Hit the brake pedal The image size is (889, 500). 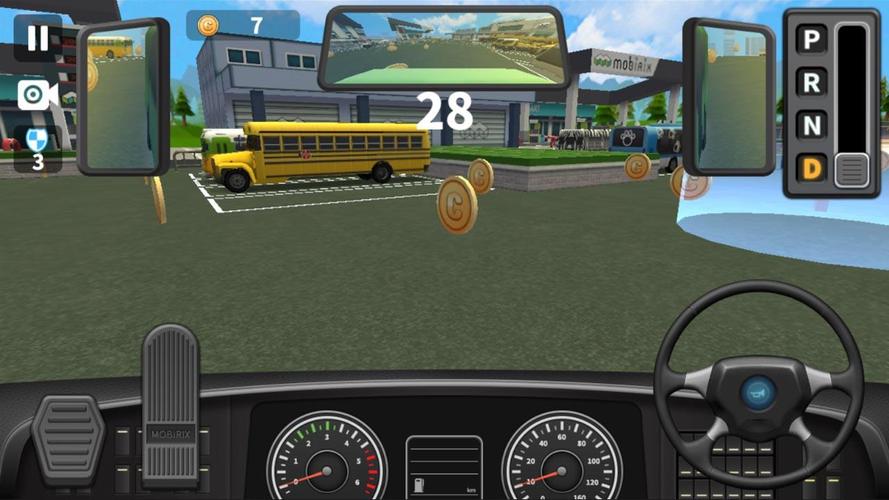(68, 438)
